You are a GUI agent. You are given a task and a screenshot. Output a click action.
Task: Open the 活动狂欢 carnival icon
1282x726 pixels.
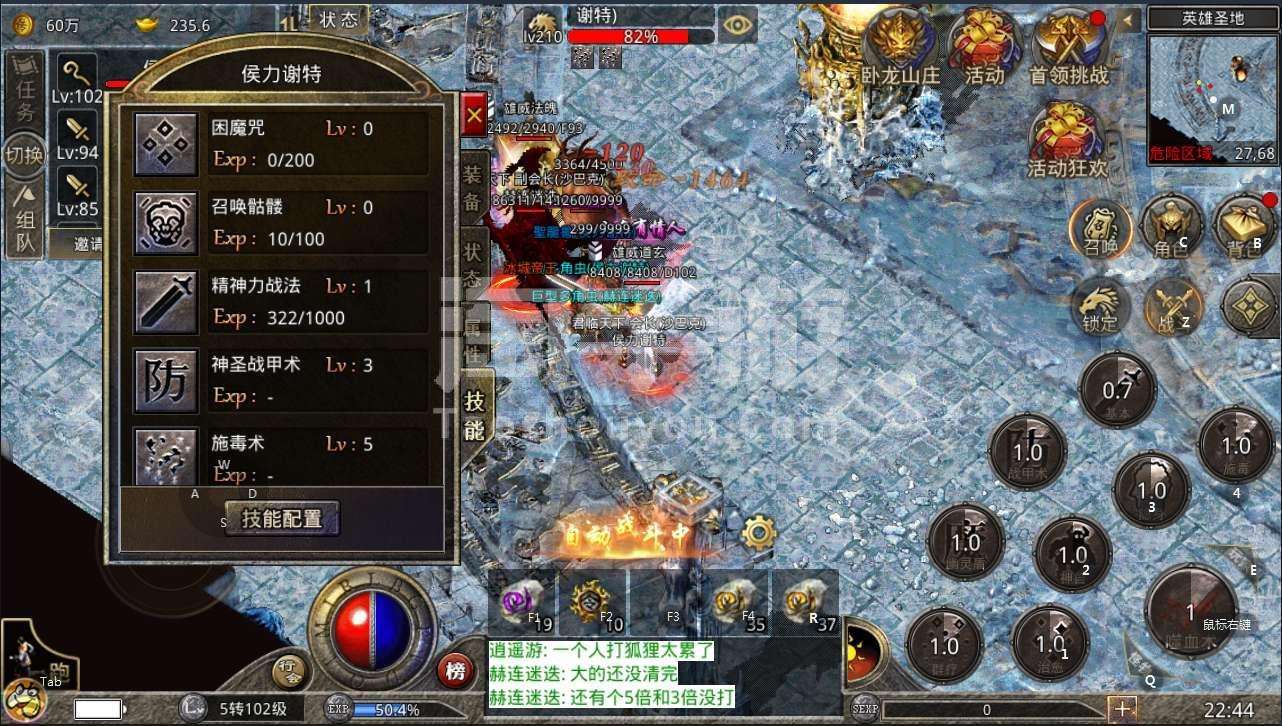(x=1068, y=139)
